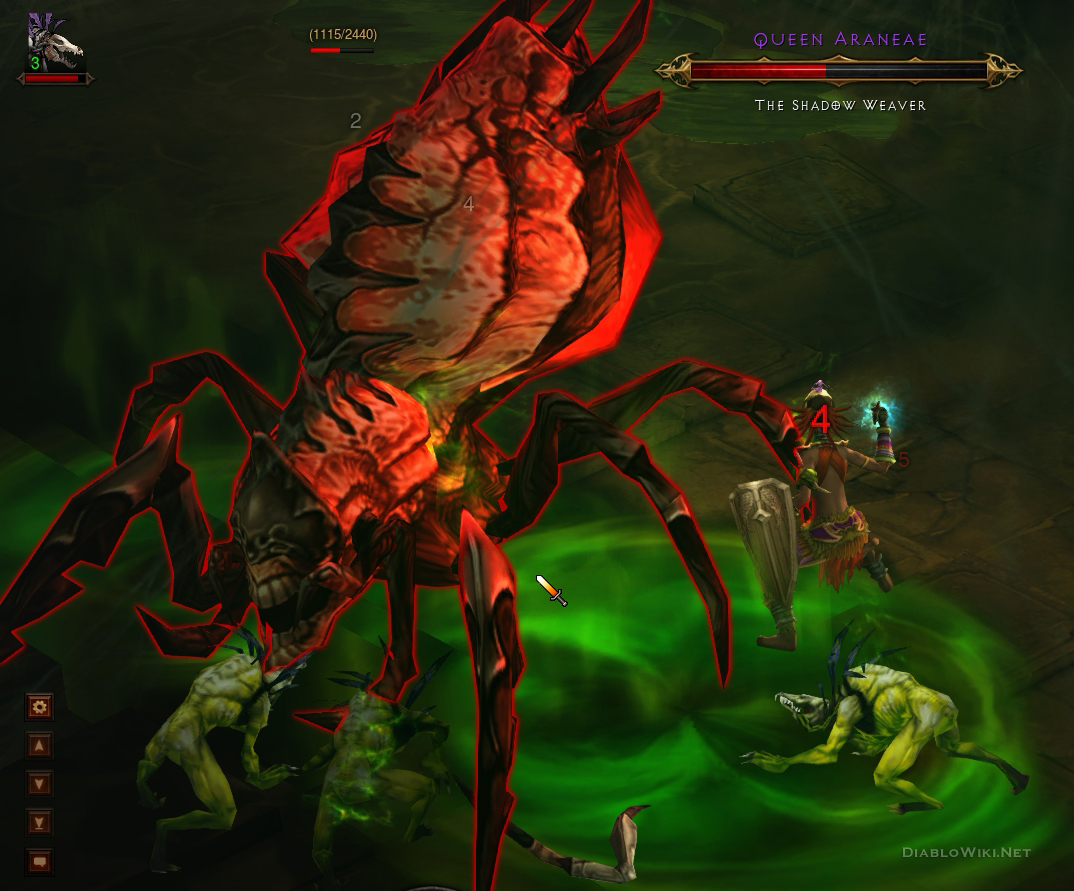Screen dimensions: 1074x891
Task: Select the skull-headed pet portrait
Action: click(x=52, y=44)
